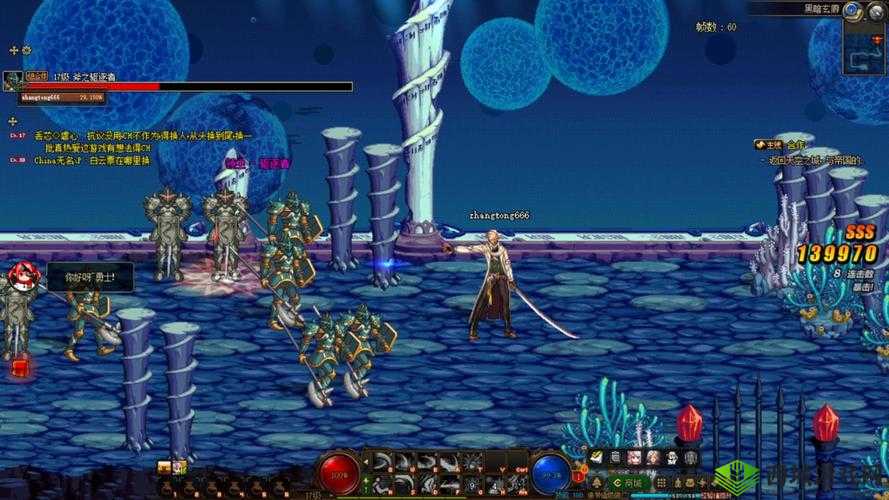This screenshot has width=889, height=500.
Task: Click the grey round button above minimap
Action: (x=876, y=12)
